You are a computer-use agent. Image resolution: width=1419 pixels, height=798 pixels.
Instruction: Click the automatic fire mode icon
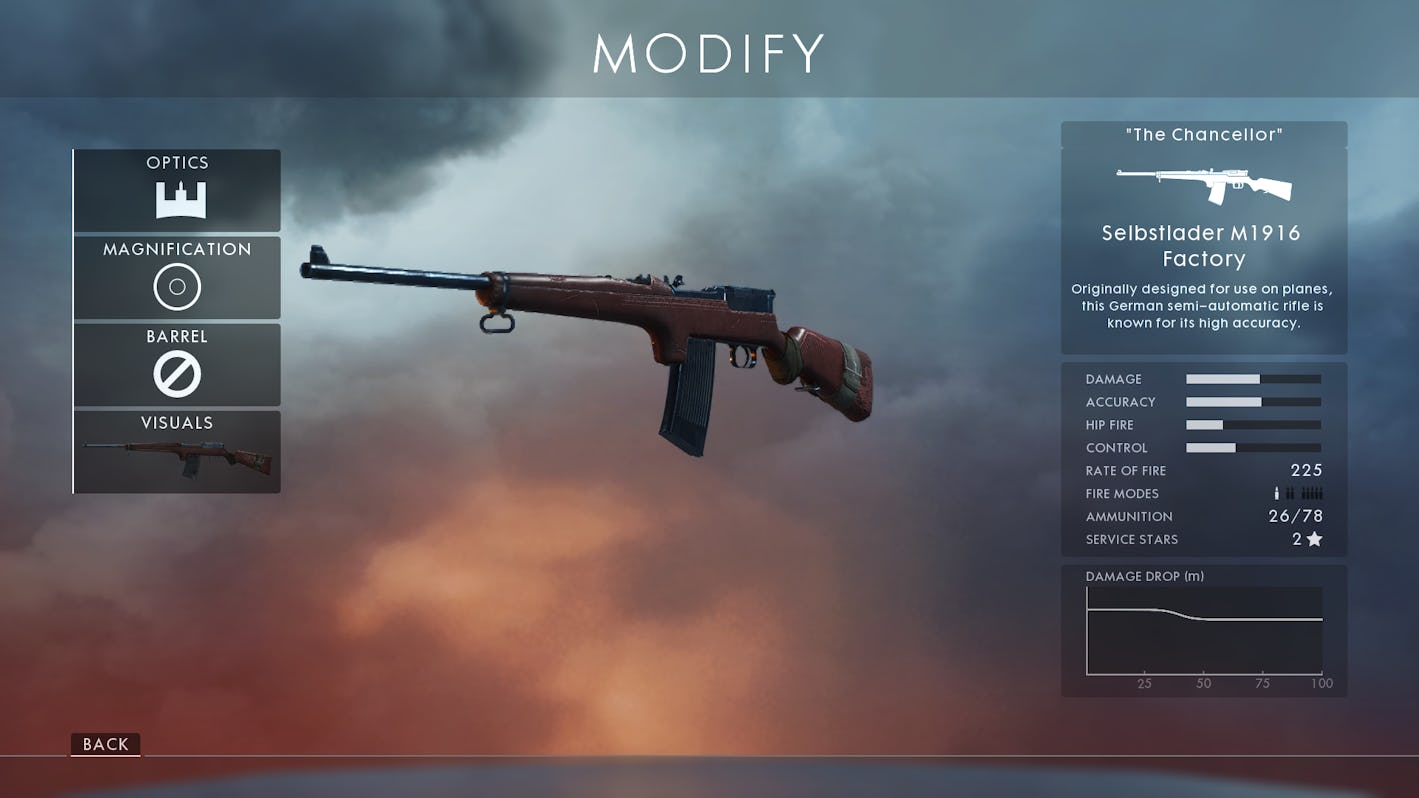1312,493
